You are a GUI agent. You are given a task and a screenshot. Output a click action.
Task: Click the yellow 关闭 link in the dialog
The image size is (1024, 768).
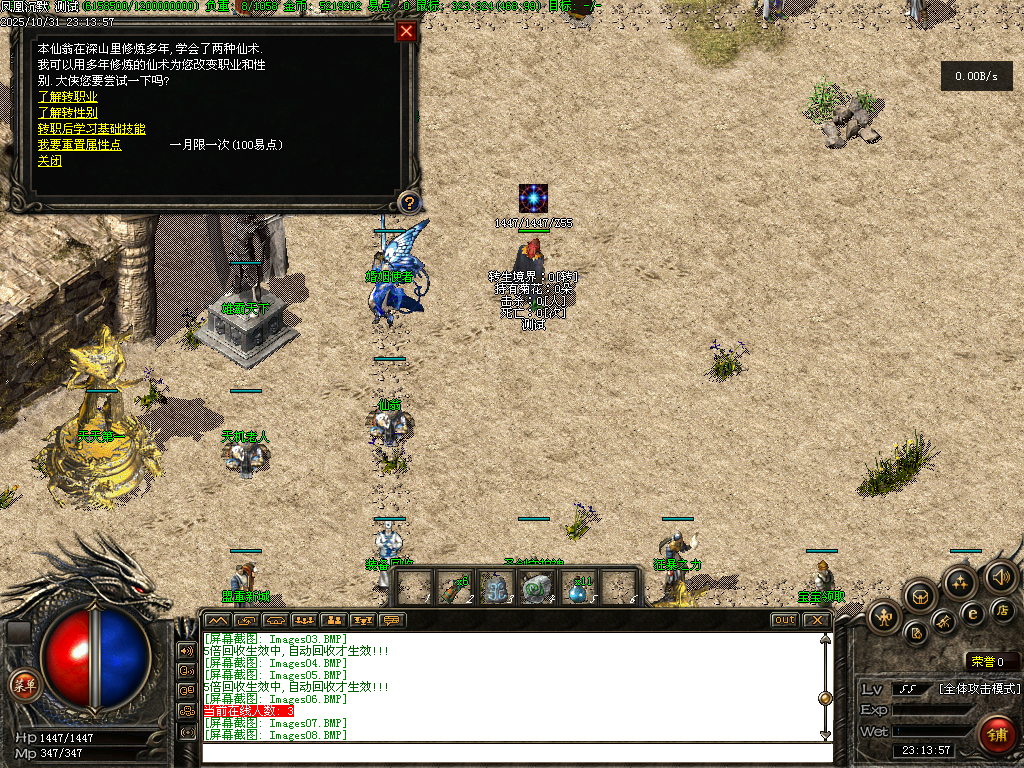tap(50, 161)
